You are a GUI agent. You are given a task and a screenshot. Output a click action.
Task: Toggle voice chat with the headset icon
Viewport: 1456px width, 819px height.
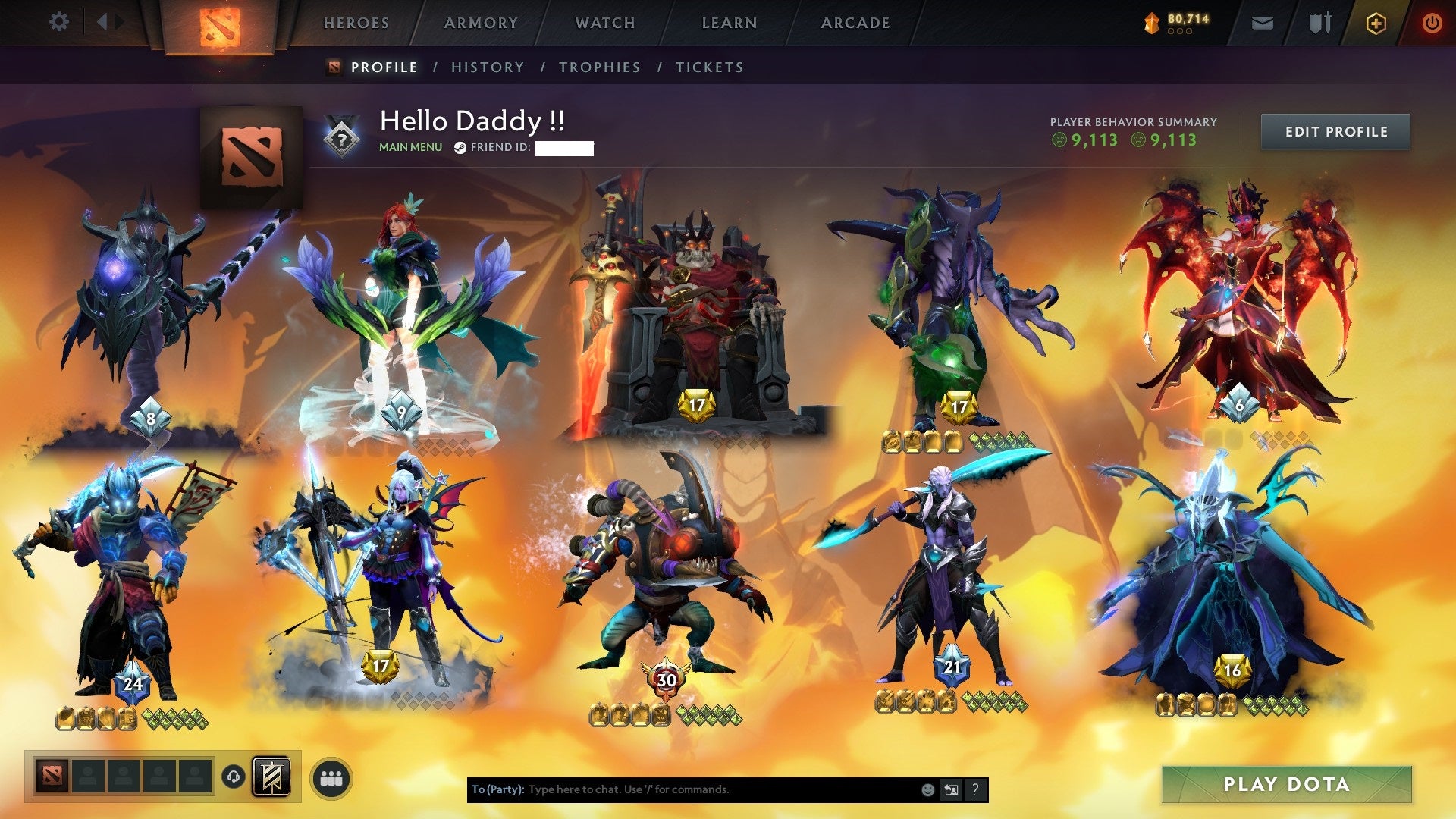tap(234, 777)
